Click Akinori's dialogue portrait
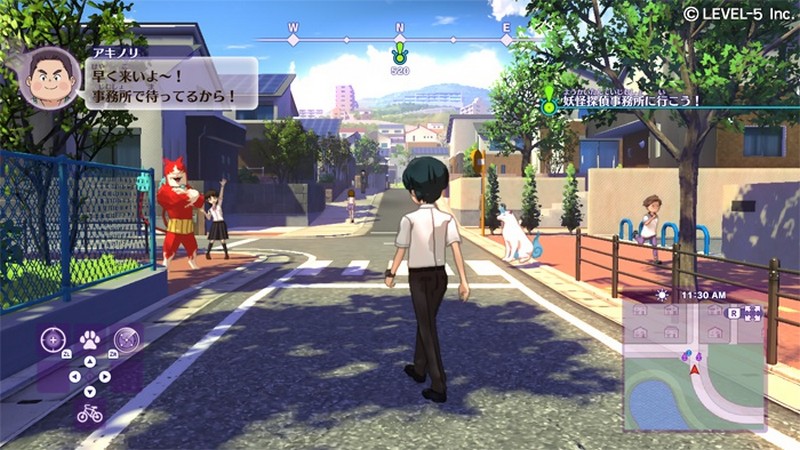Screen dimensions: 800x450 (50, 78)
